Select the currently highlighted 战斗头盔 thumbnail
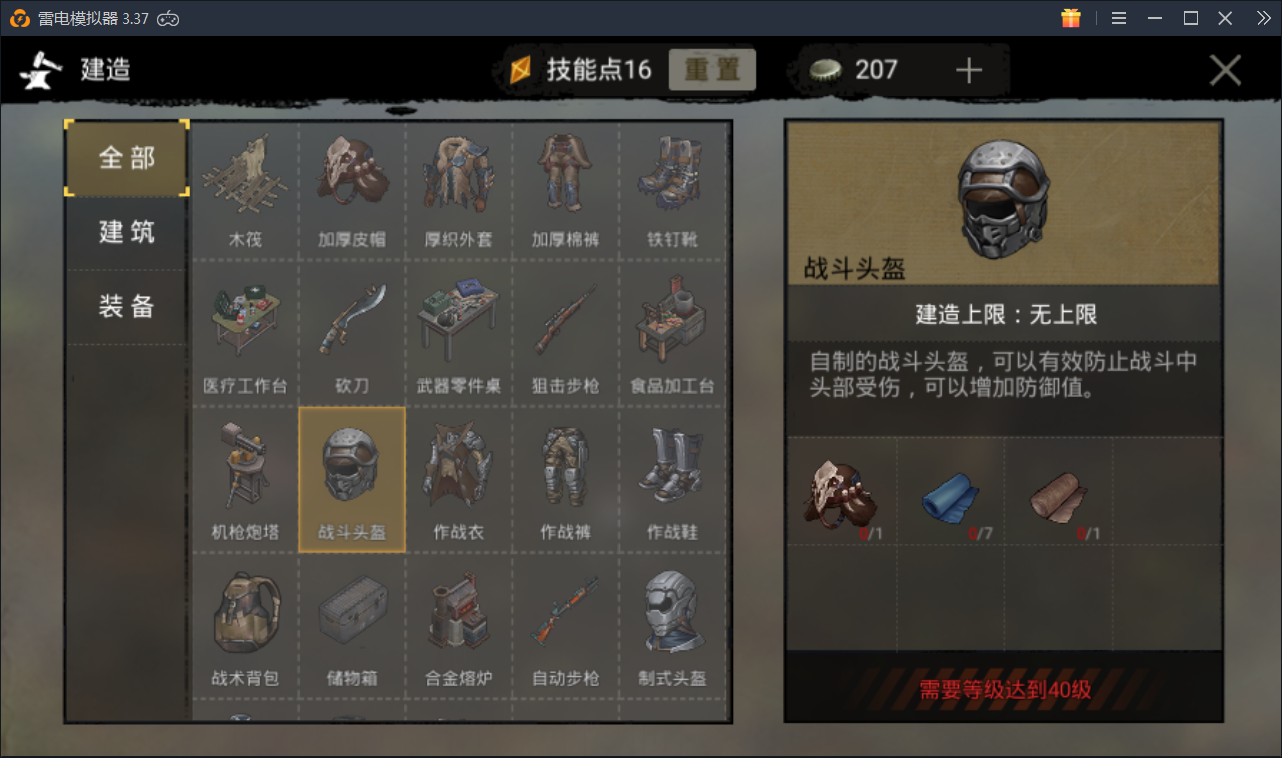Viewport: 1282px width, 758px height. point(352,472)
